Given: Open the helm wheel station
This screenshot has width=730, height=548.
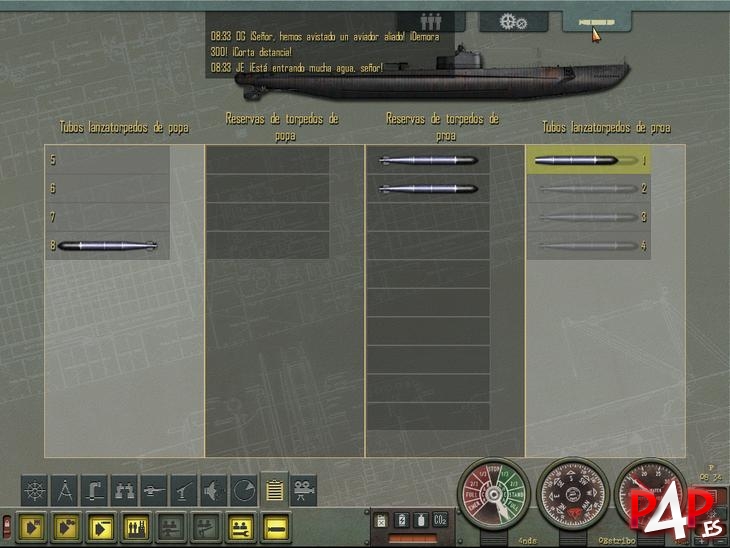Looking at the screenshot, I should coord(34,490).
